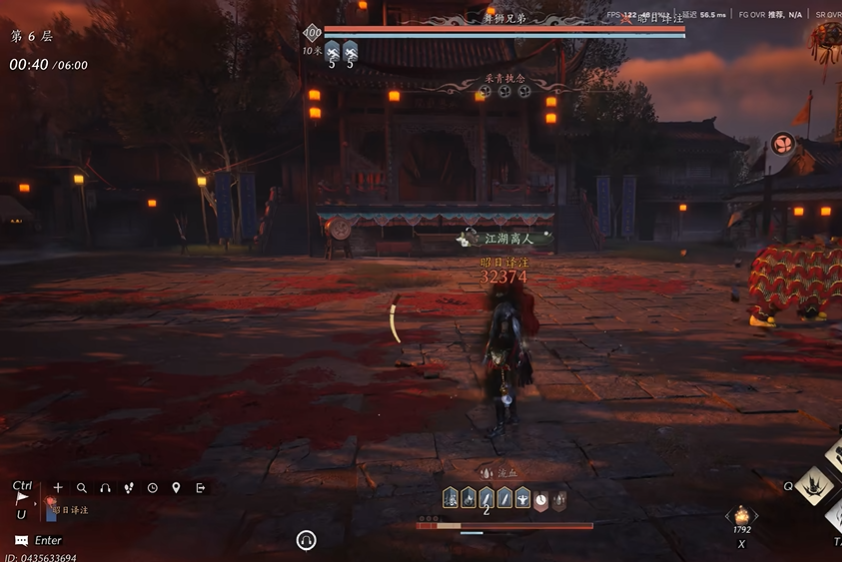Viewport: 842px width, 562px height.
Task: Click the location pin marker icon
Action: click(176, 488)
